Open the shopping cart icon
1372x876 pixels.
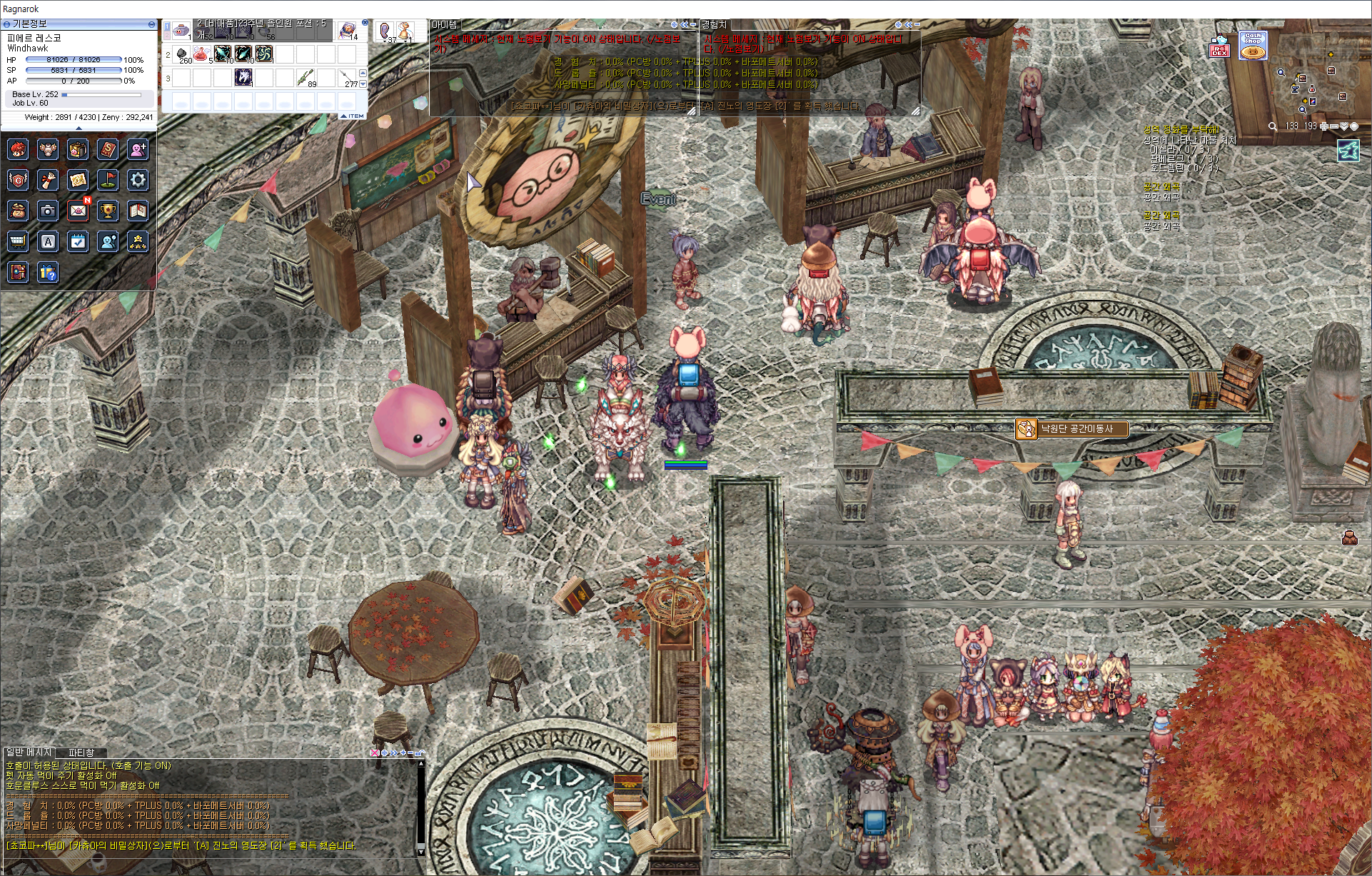pos(18,241)
